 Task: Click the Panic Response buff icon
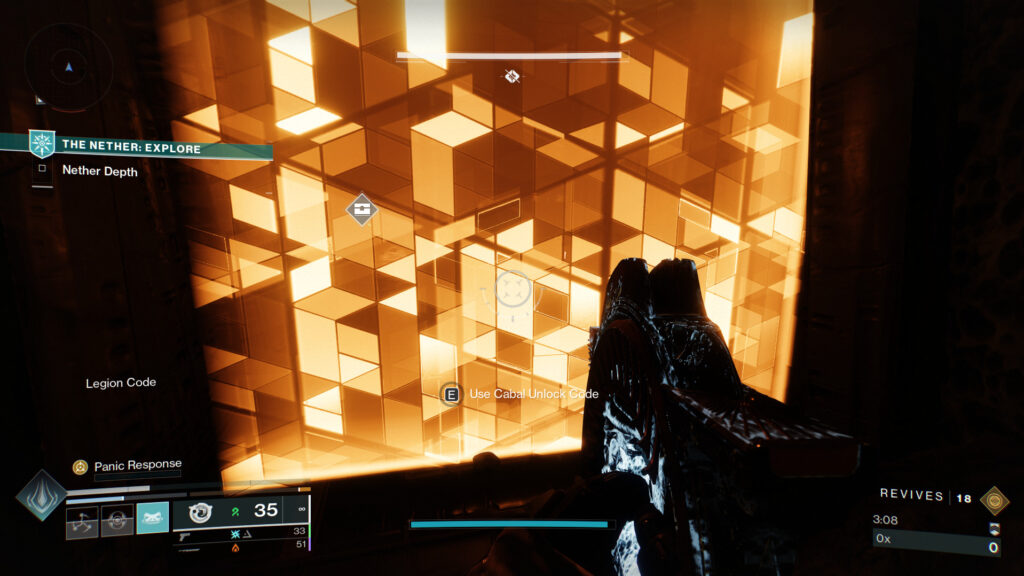click(x=80, y=466)
